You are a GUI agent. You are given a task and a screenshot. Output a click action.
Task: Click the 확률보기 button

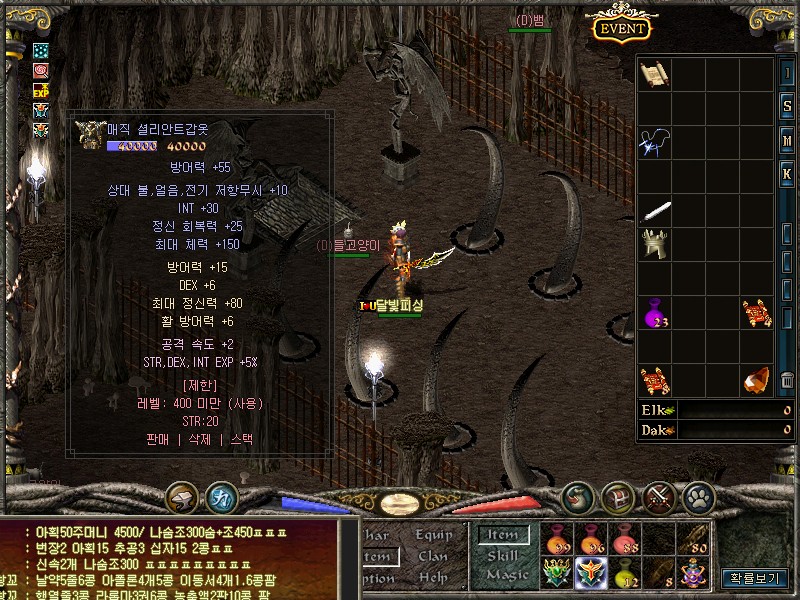pos(756,577)
